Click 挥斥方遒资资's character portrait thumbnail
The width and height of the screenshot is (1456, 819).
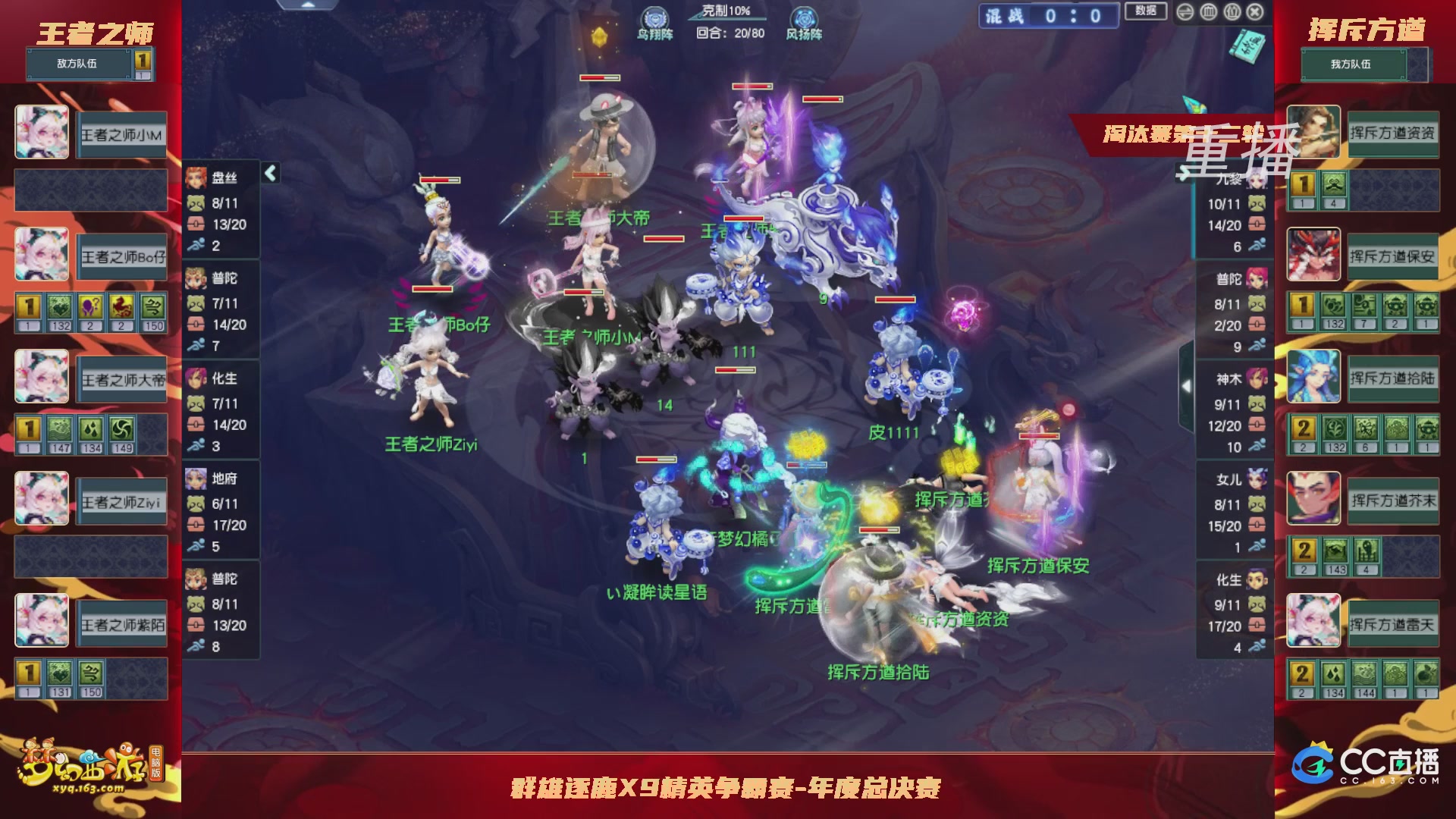point(1314,132)
